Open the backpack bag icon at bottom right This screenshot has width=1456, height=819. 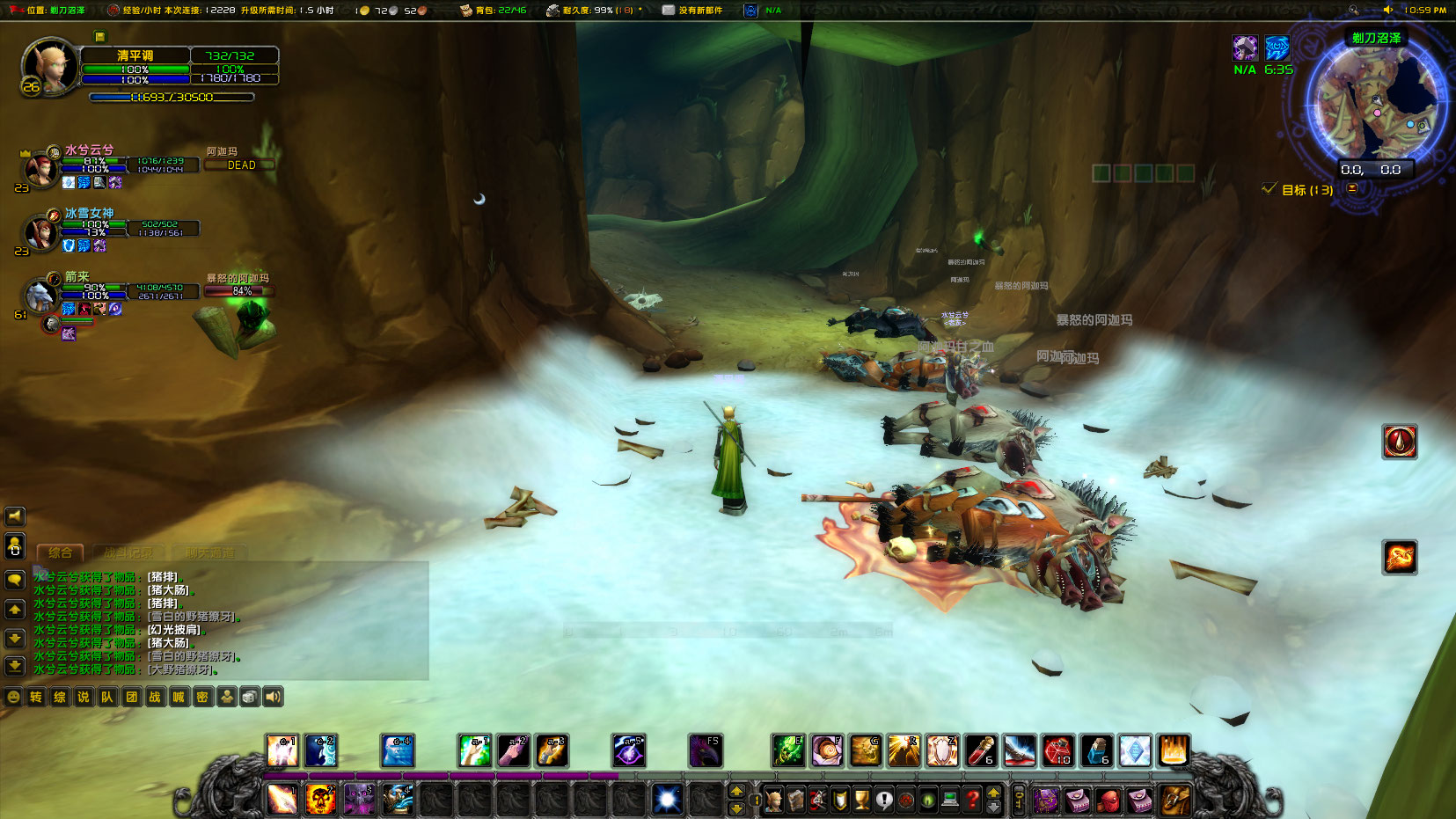pyautogui.click(x=1176, y=800)
